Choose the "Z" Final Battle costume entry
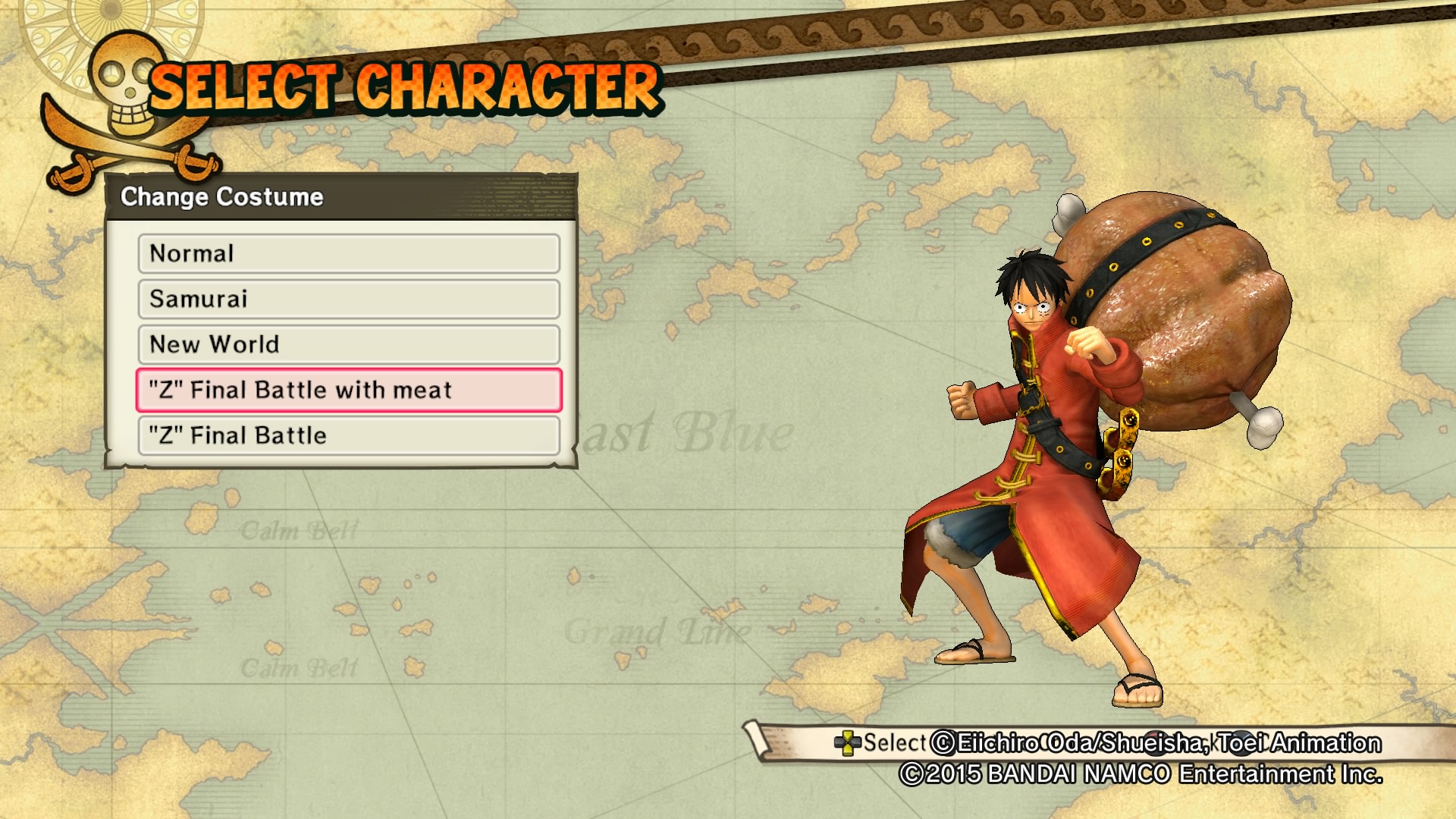This screenshot has height=819, width=1456. 349,436
